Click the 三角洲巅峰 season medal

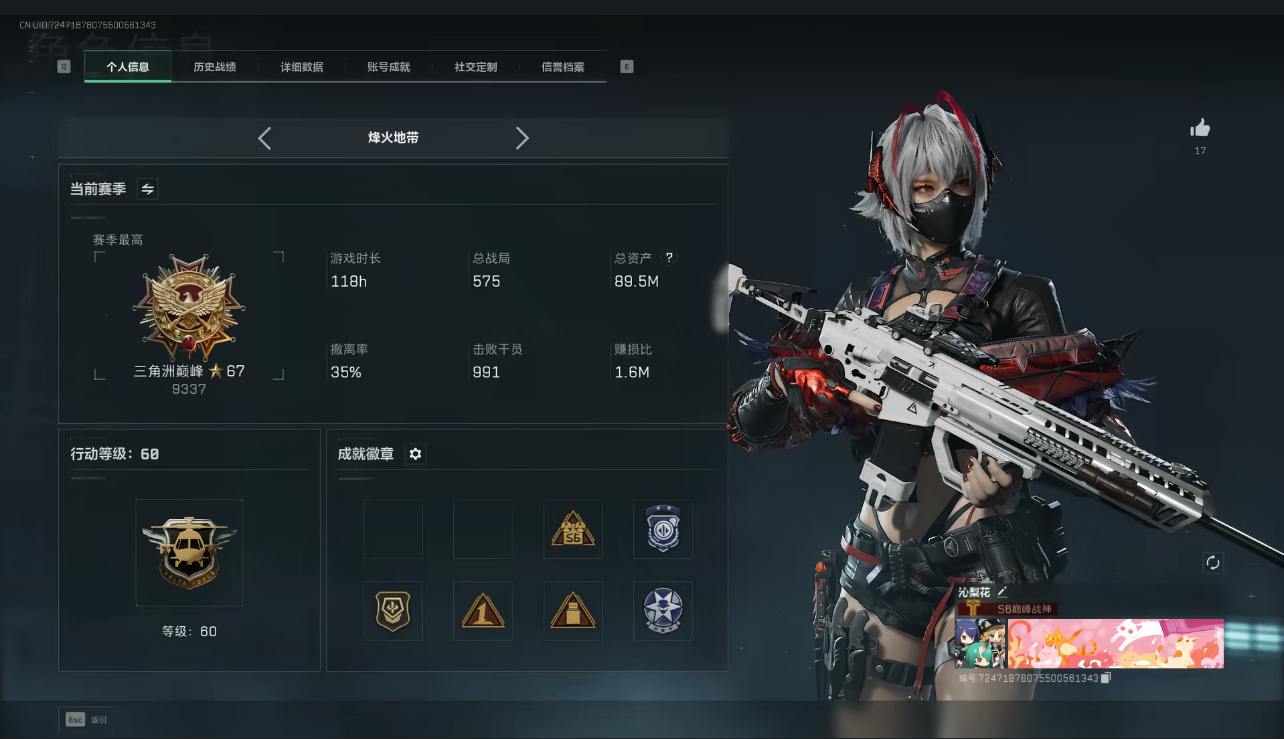[188, 308]
